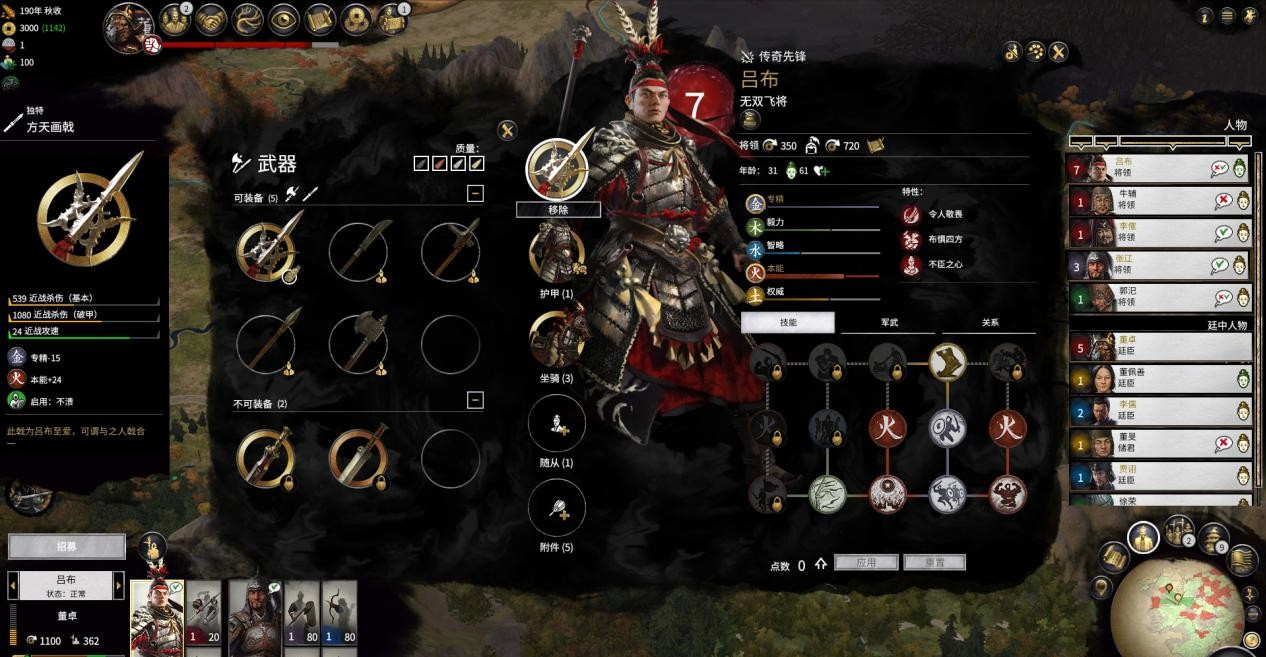Screen dimensions: 1266x657
Task: Collapse the 可装备 equippable weapons section
Action: [x=475, y=194]
